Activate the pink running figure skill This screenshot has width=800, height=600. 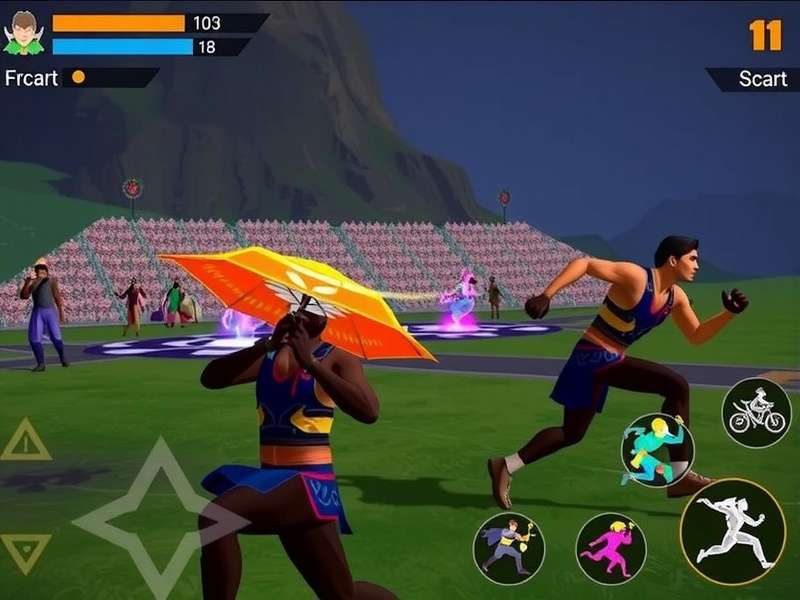click(610, 548)
